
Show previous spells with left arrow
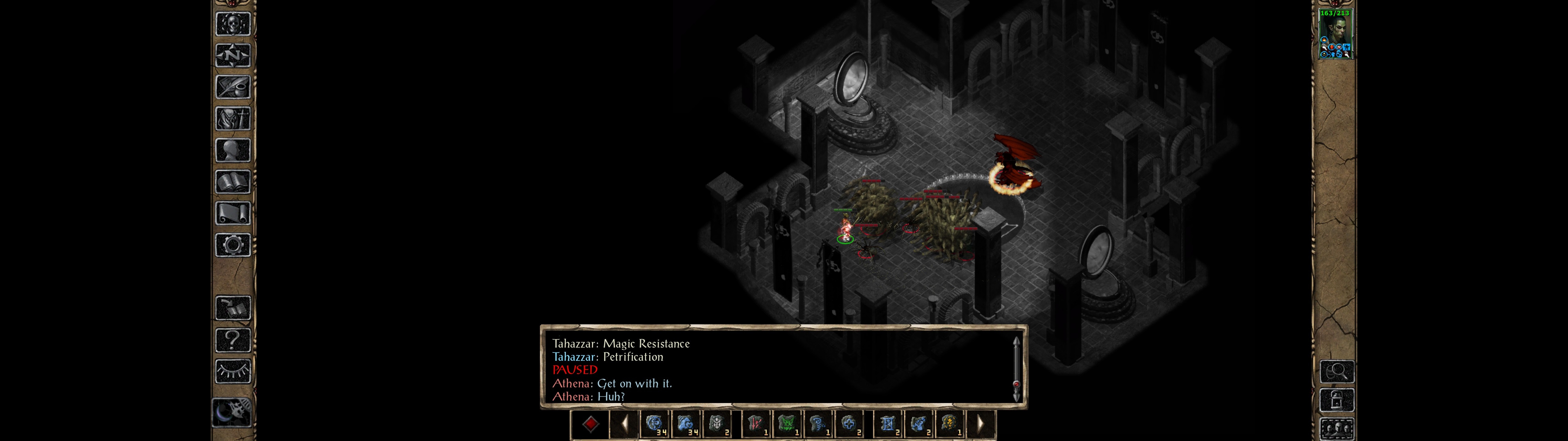click(x=624, y=424)
